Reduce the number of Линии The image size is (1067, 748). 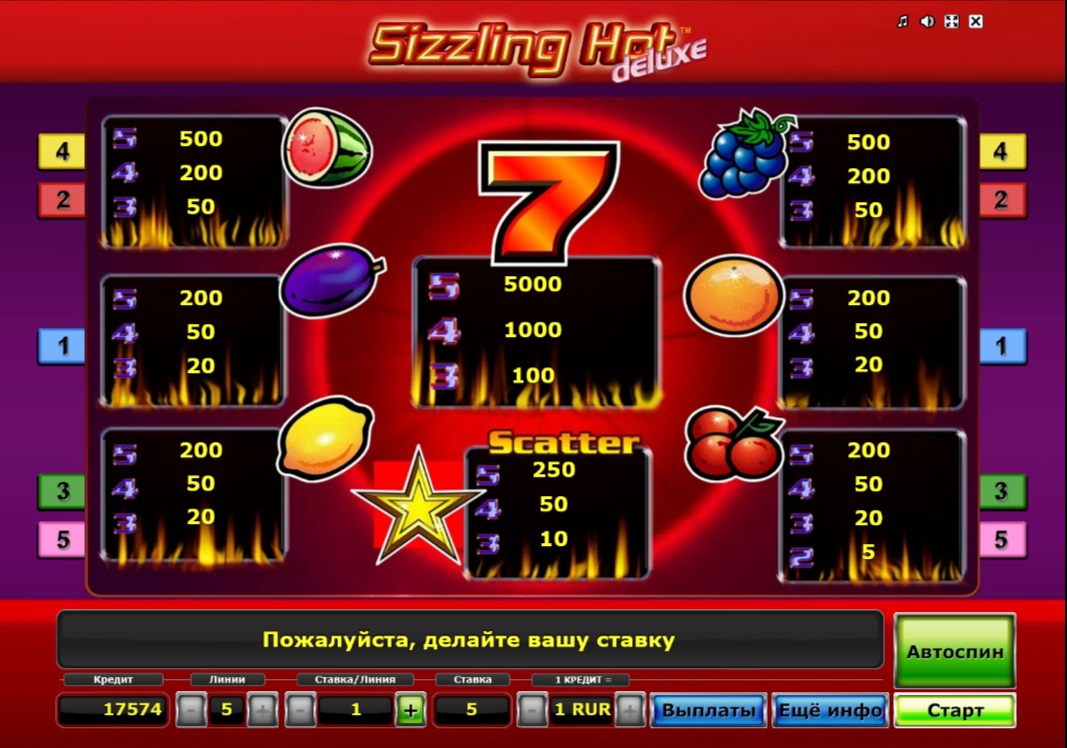(191, 711)
